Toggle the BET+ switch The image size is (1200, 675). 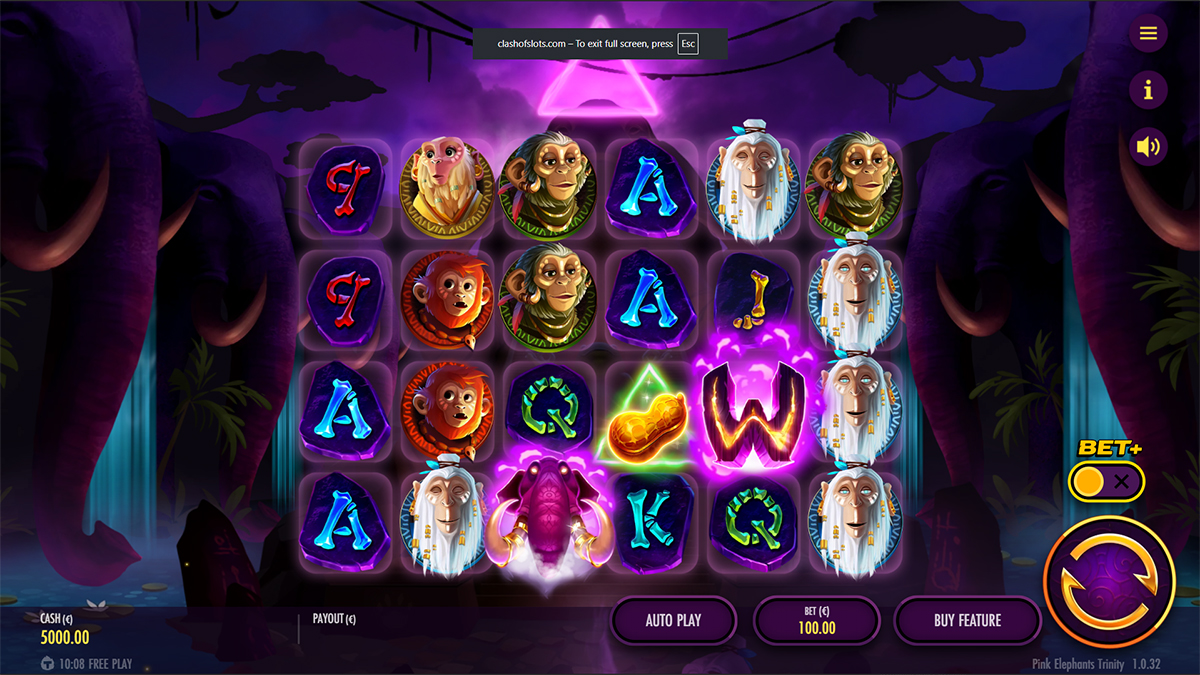pyautogui.click(x=1105, y=482)
